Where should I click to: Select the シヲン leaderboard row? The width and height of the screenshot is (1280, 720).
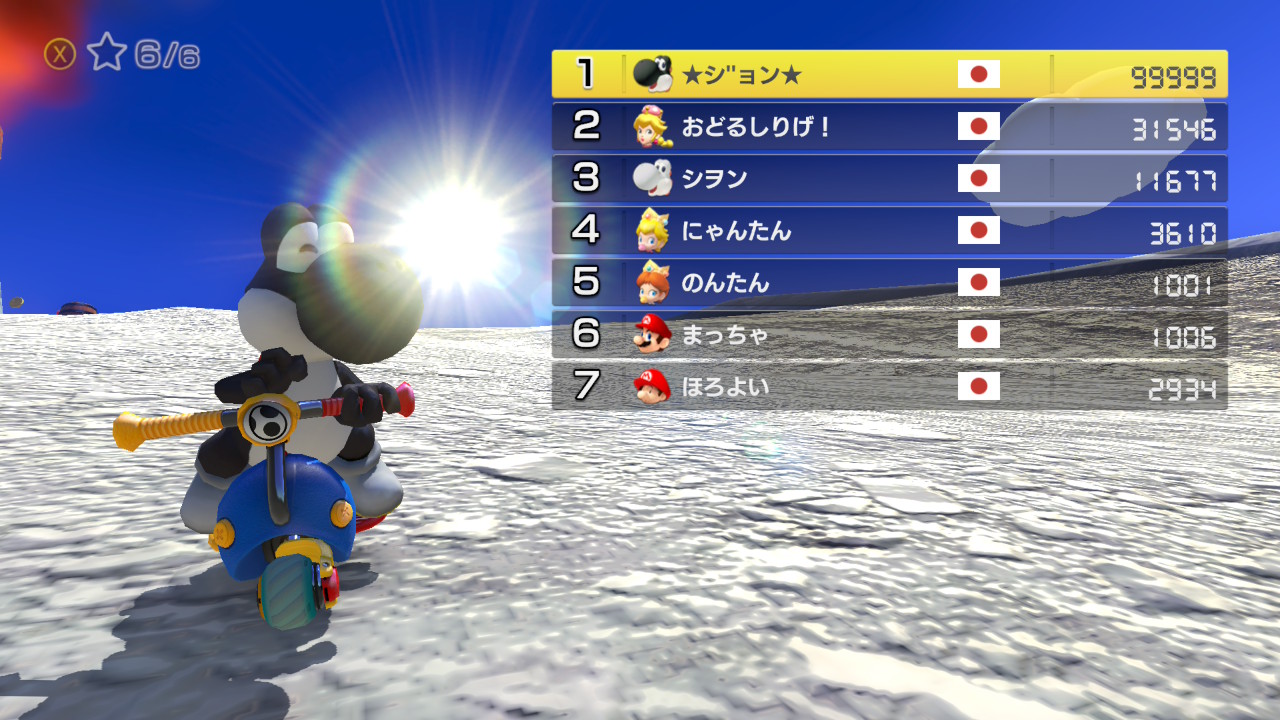[889, 178]
